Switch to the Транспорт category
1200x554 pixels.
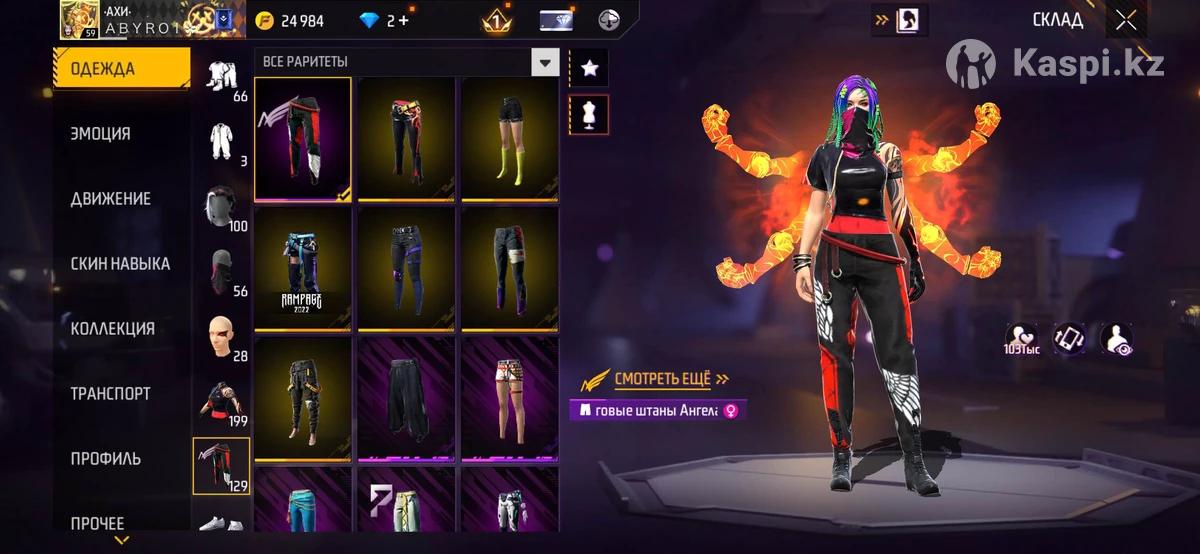coord(111,394)
